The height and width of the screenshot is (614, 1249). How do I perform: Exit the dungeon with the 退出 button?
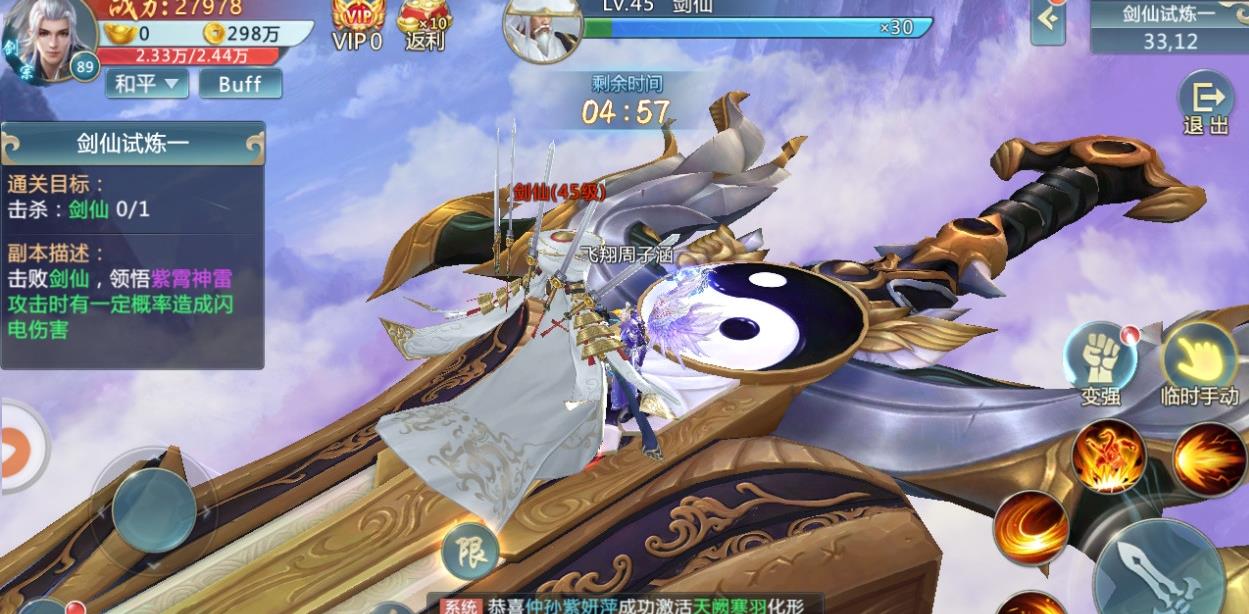point(1205,104)
